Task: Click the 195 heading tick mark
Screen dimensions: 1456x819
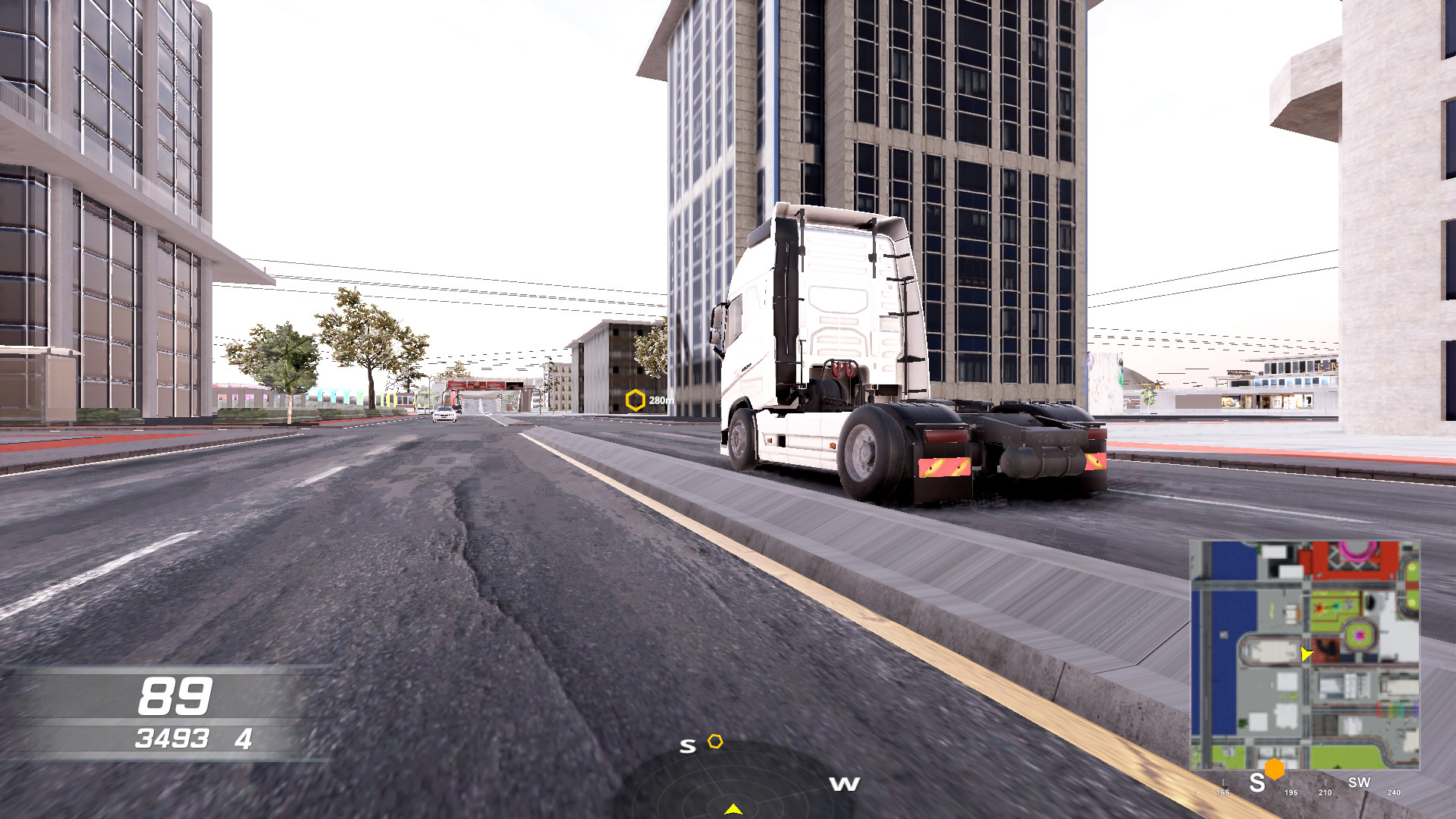Action: point(1291,793)
